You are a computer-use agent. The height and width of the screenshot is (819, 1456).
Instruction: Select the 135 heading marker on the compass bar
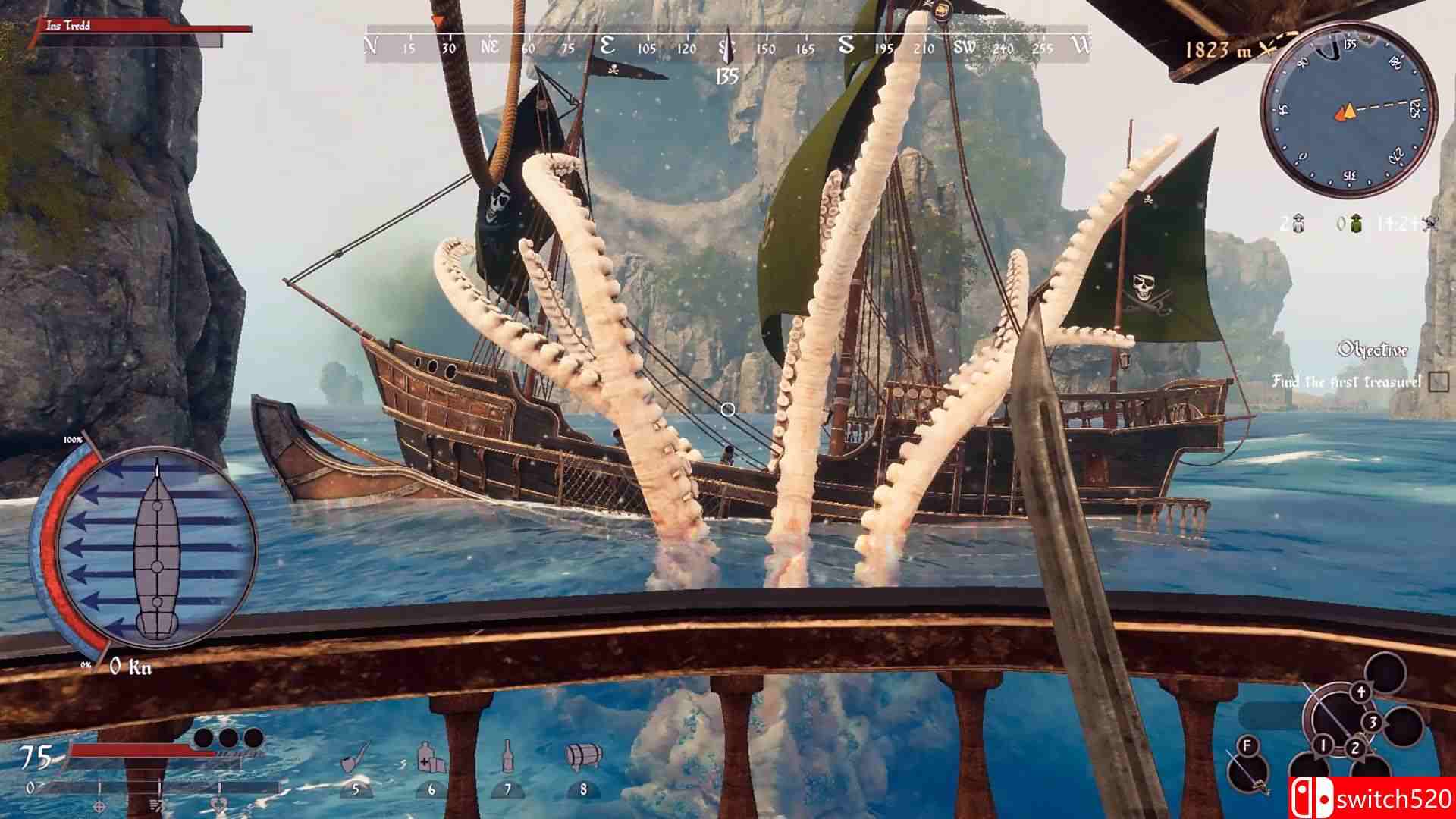(x=728, y=75)
